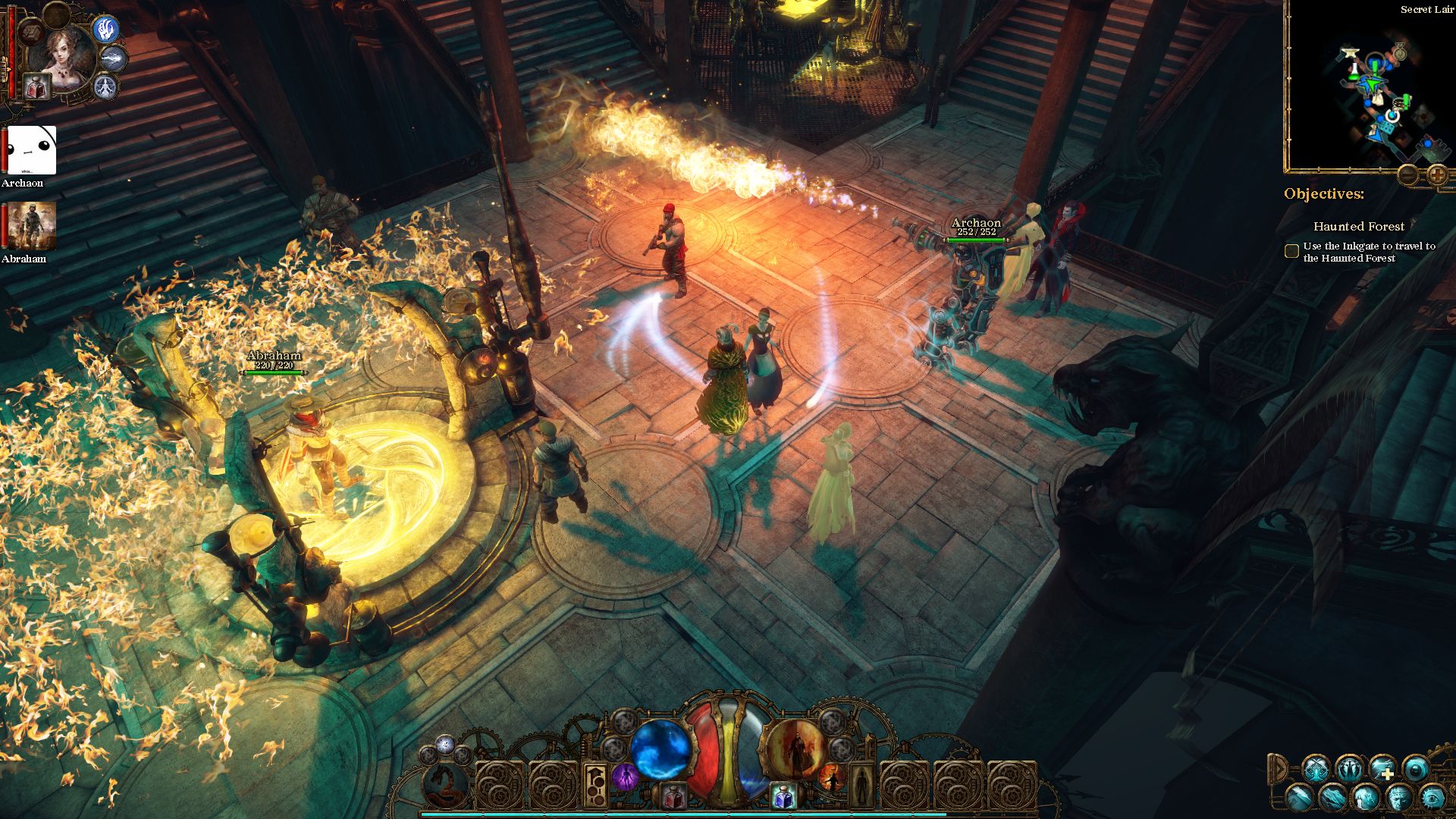Open the skill icon with plus sign
The width and height of the screenshot is (1456, 819).
pos(1382,769)
